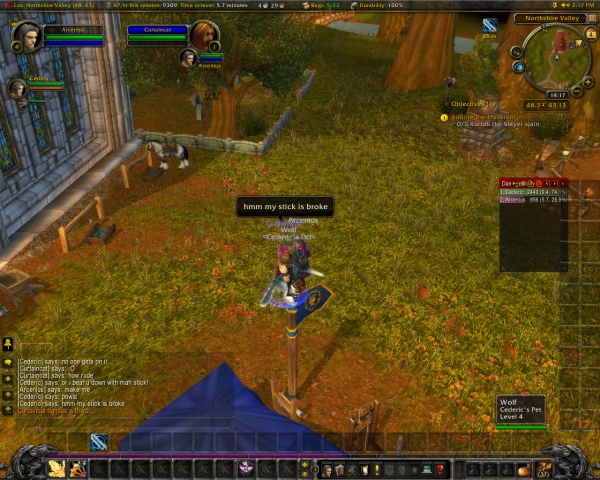The width and height of the screenshot is (600, 480).
Task: Click the Cedric party member portrait
Action: tap(17, 89)
